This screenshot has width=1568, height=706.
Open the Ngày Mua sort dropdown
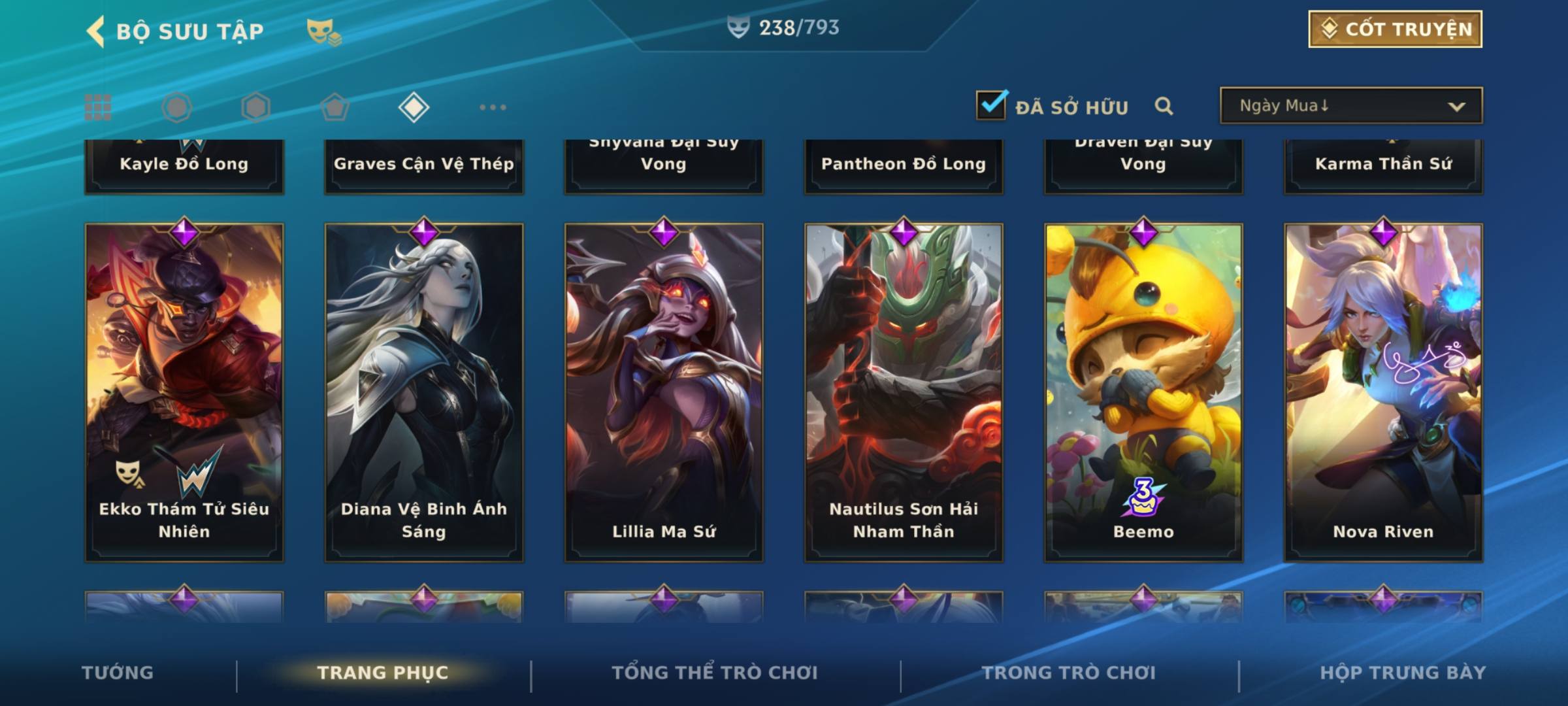tap(1350, 106)
